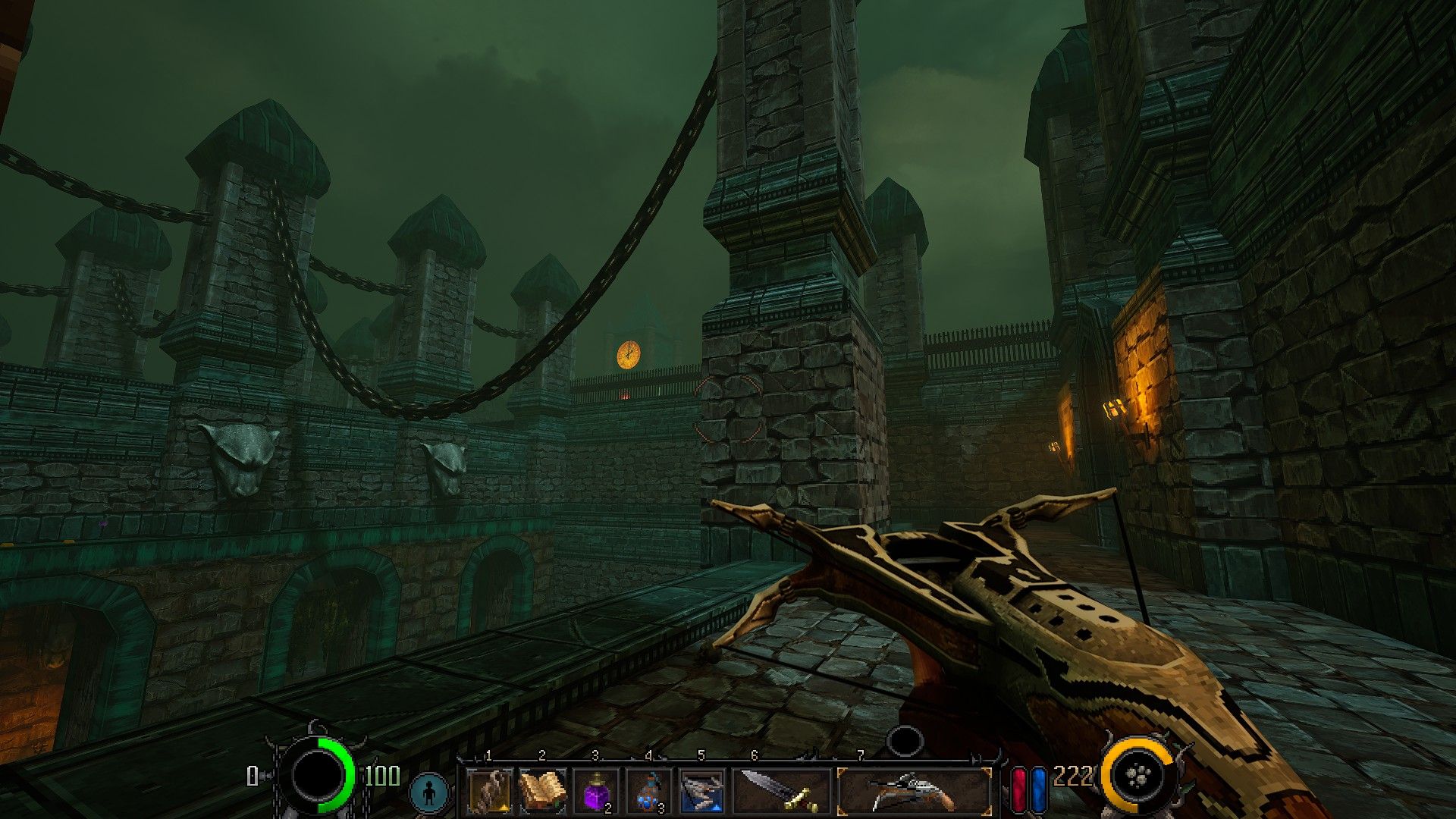Image resolution: width=1456 pixels, height=819 pixels.
Task: Select the purple potion flask slot
Action: (595, 791)
